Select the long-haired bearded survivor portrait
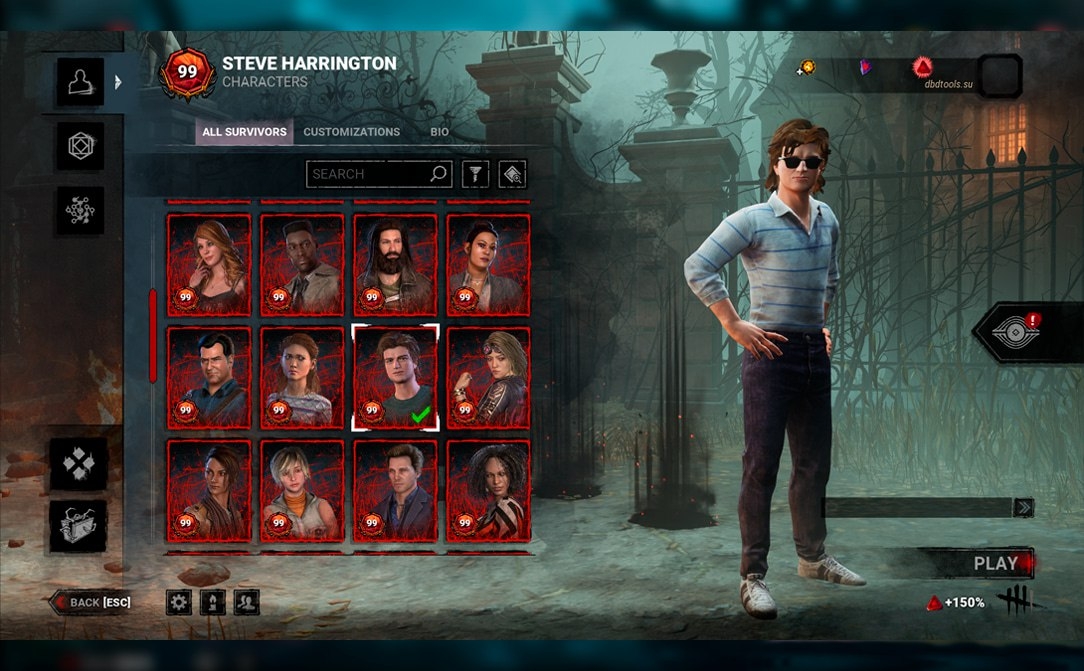Image resolution: width=1084 pixels, height=671 pixels. 395,264
